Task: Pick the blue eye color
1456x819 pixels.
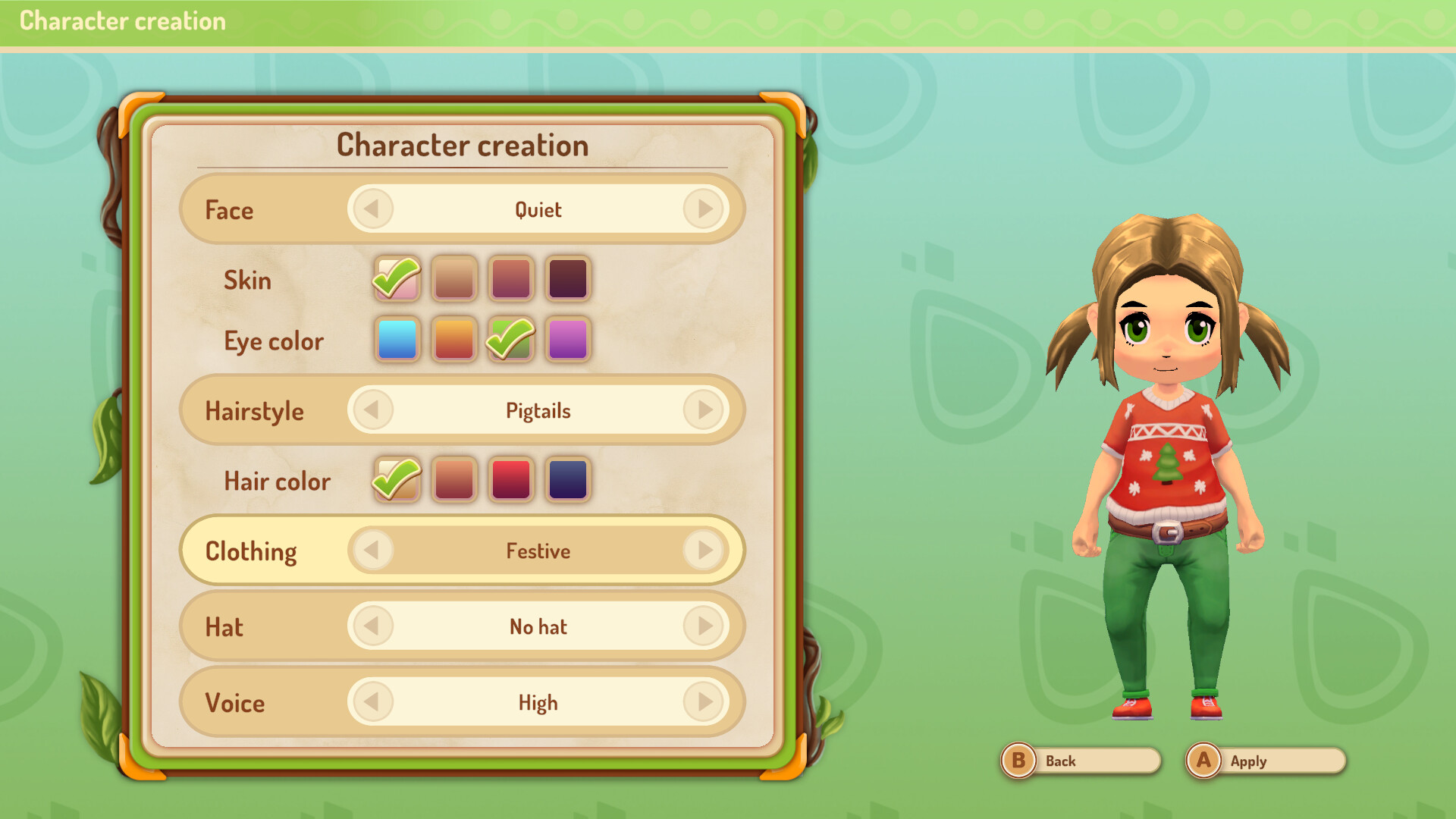Action: click(x=397, y=340)
